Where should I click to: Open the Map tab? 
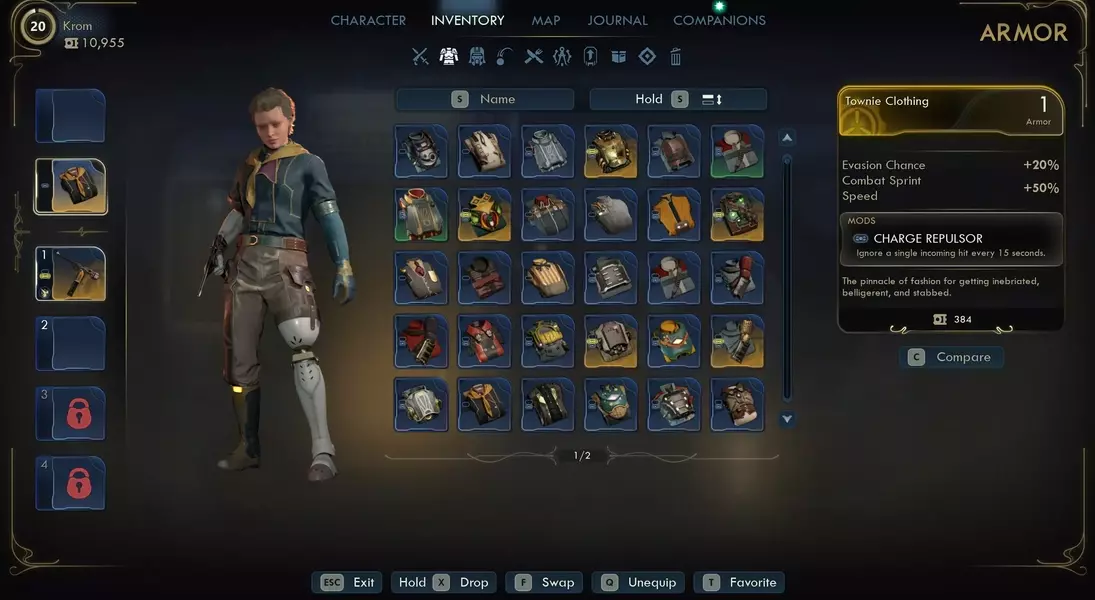[x=545, y=20]
